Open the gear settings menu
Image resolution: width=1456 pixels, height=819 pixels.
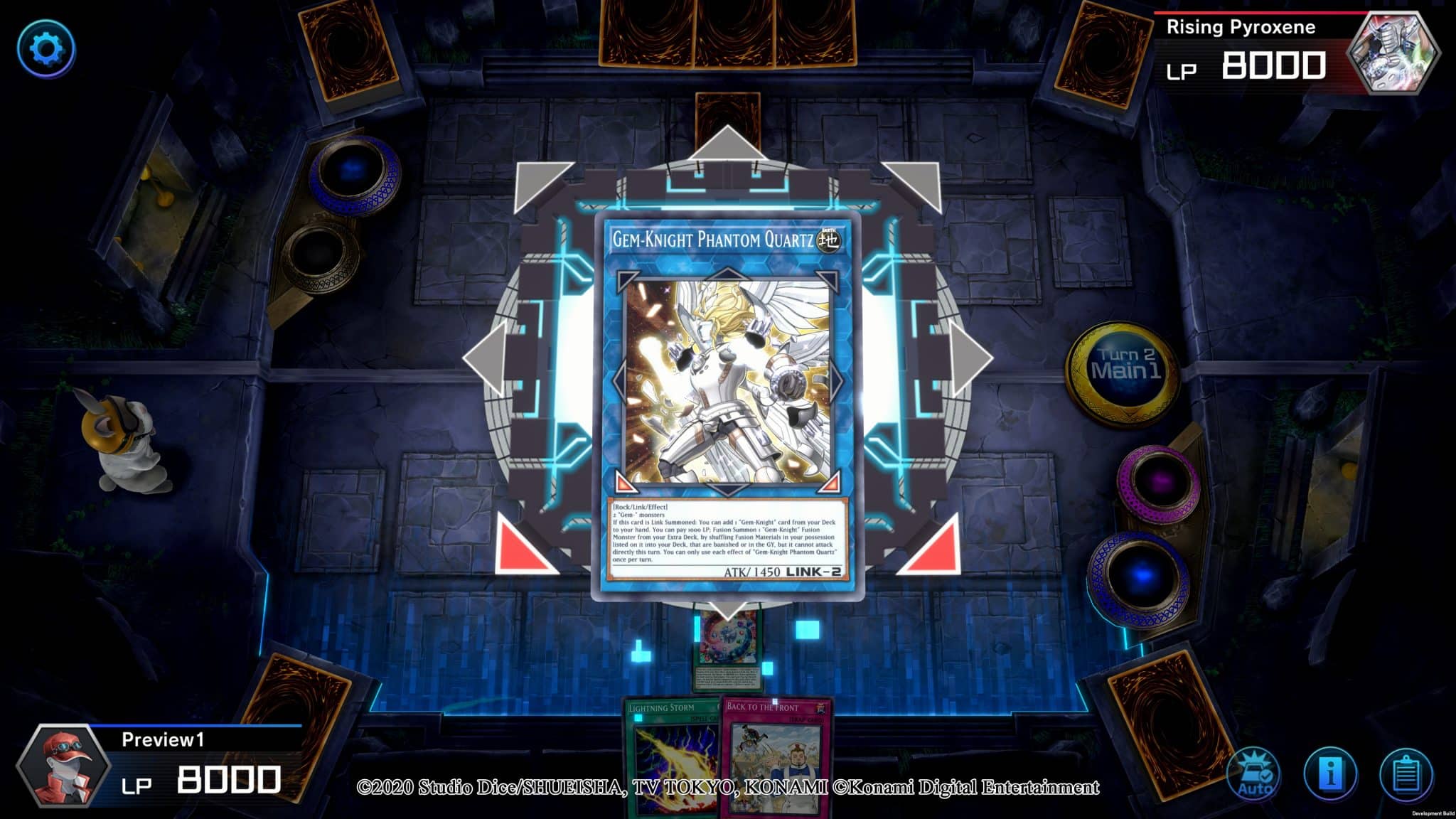[46, 49]
